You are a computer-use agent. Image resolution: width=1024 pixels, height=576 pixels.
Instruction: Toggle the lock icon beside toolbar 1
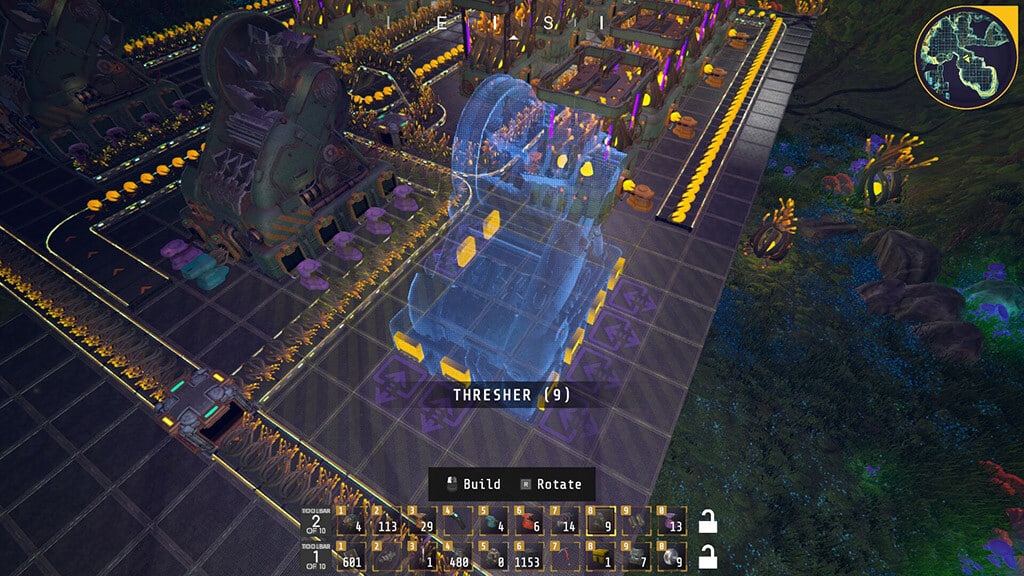click(x=706, y=556)
